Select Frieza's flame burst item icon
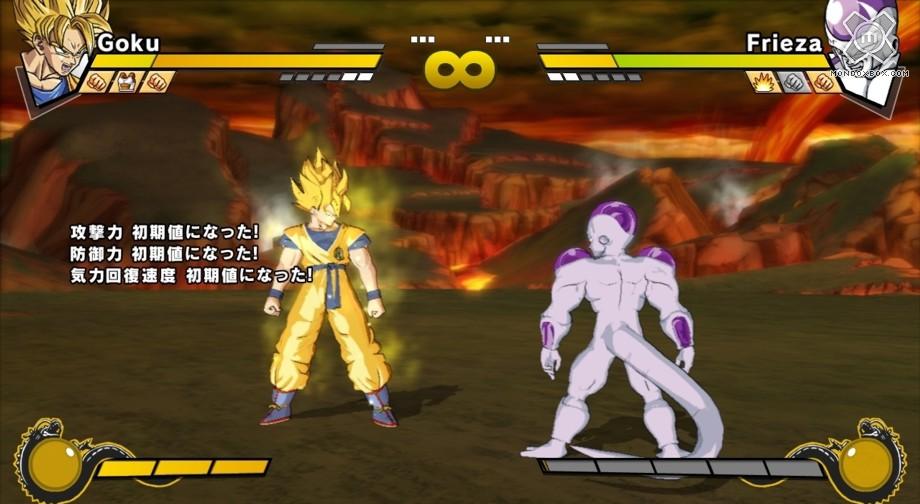Screen dimensions: 920x504 pyautogui.click(x=764, y=82)
